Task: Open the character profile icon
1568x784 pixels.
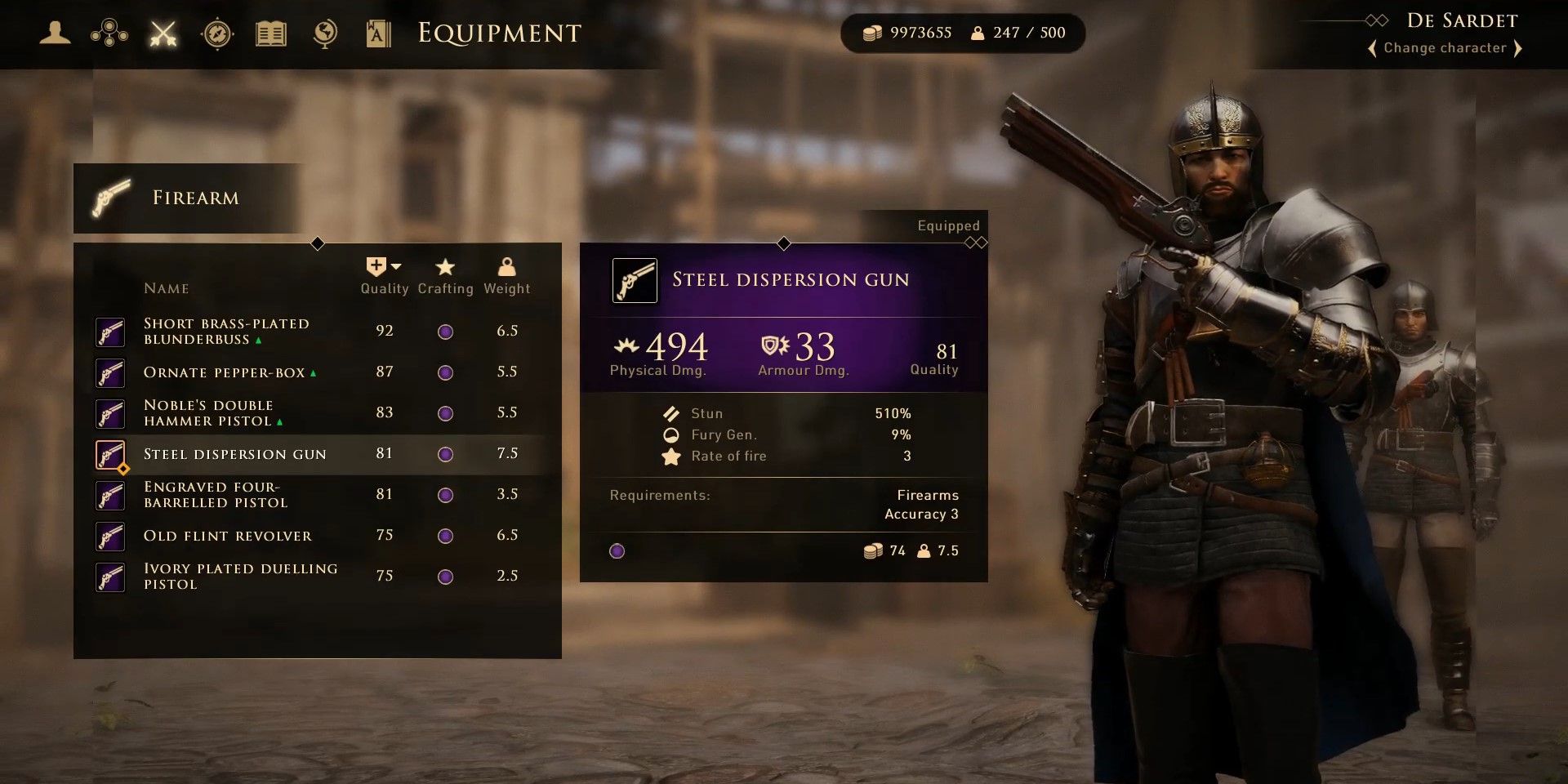Action: coord(54,33)
